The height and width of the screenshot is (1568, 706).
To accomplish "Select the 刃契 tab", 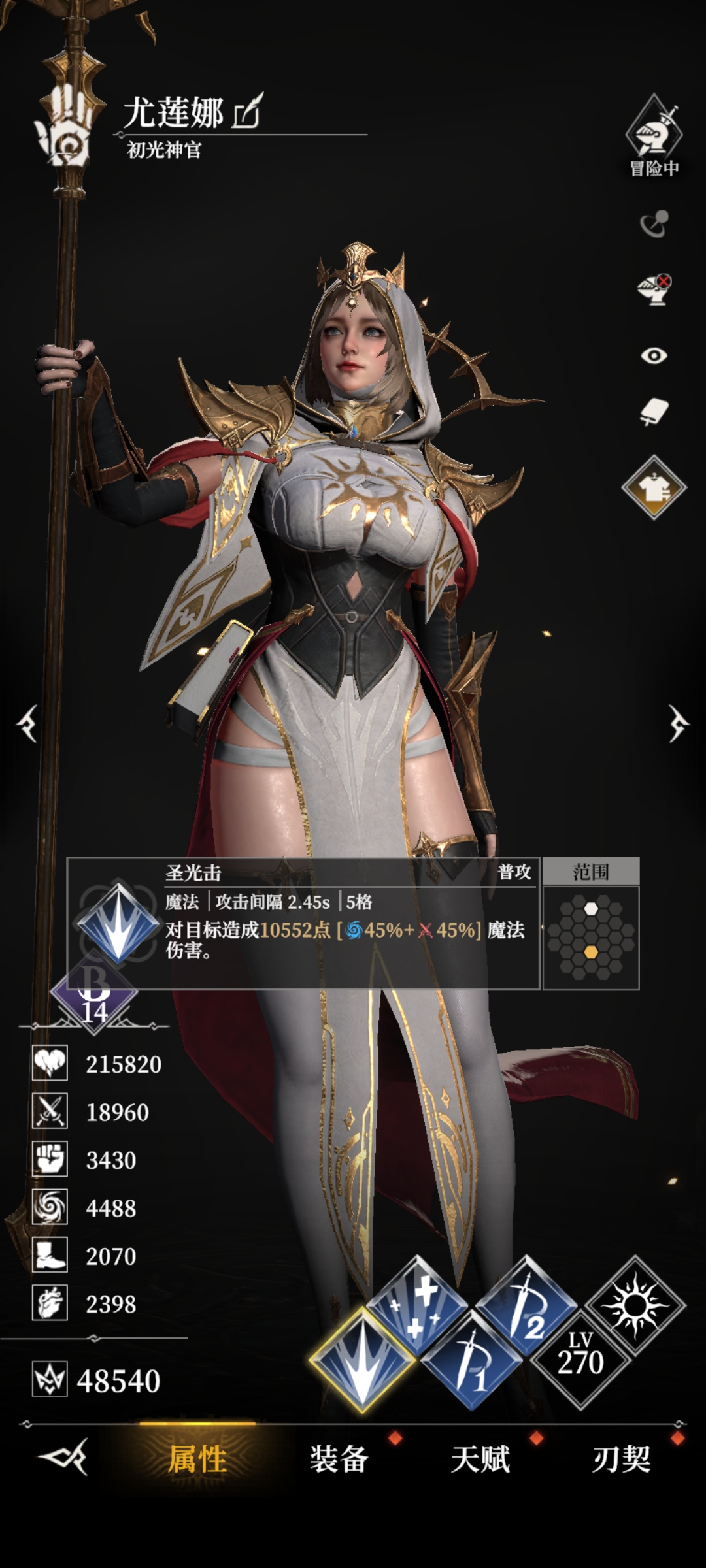I will [x=621, y=1459].
